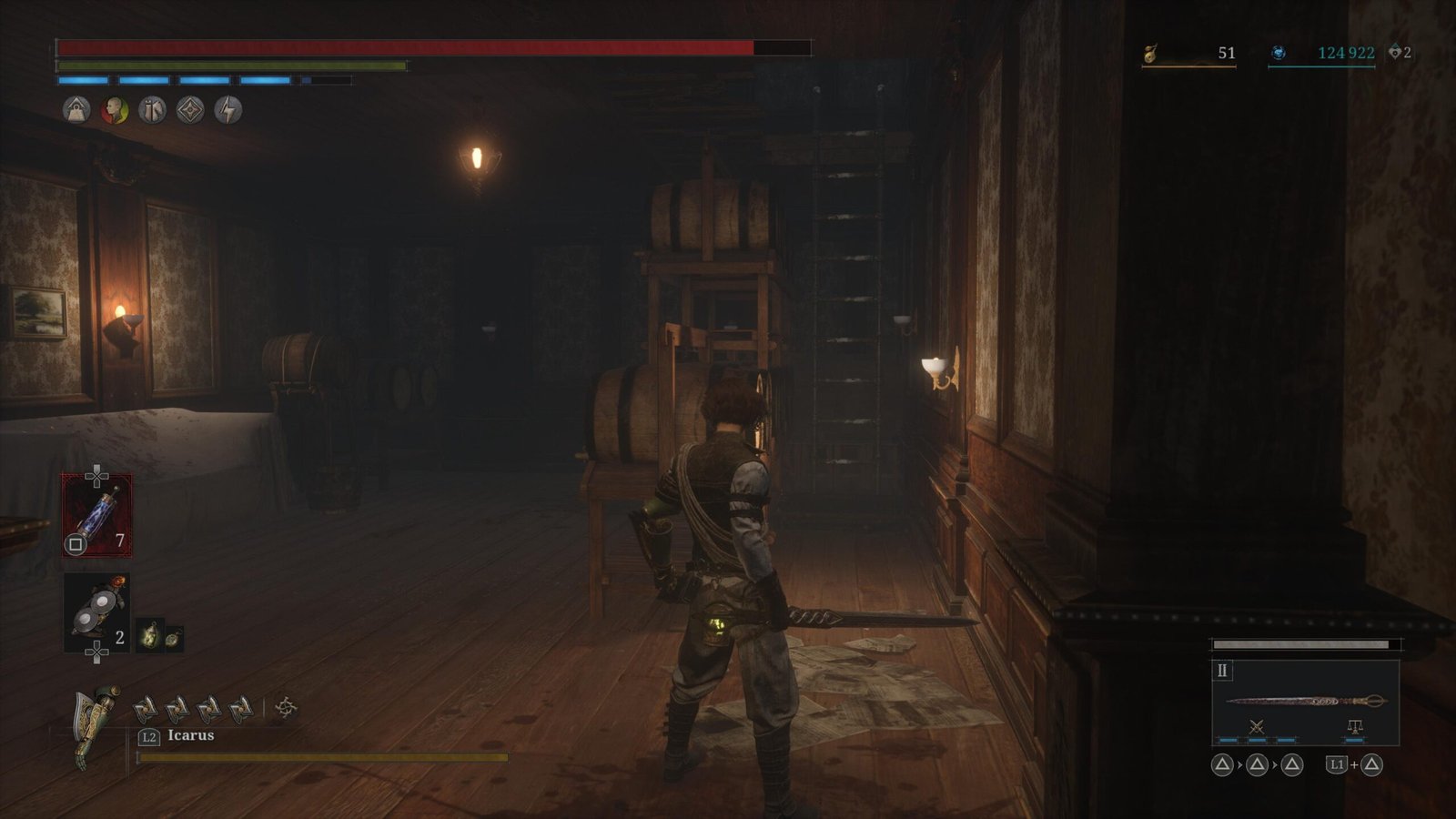Screen dimensions: 1456x819
Task: Click the small lantern item icon
Action: 148,636
